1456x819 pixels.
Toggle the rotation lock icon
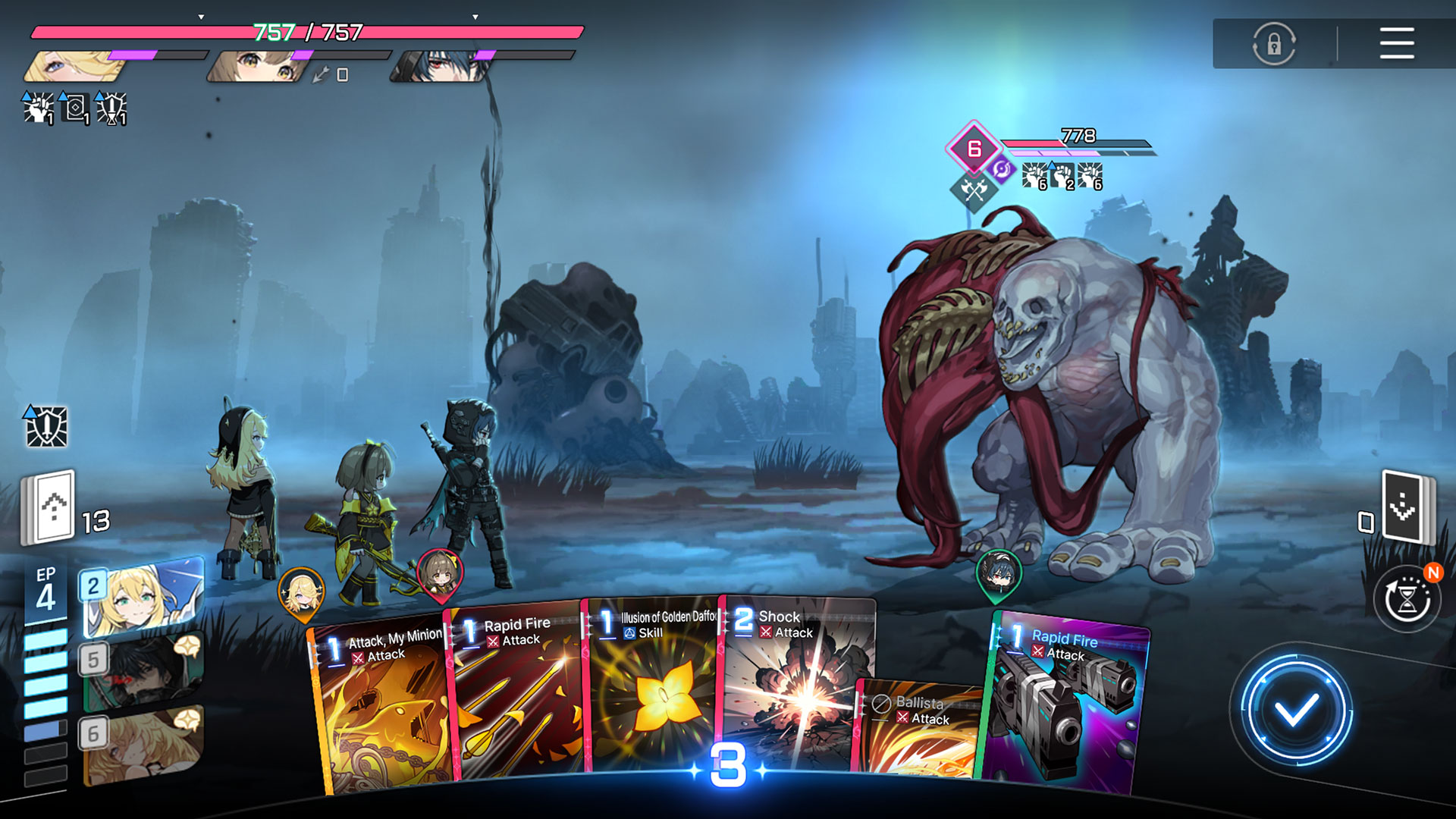click(x=1274, y=43)
